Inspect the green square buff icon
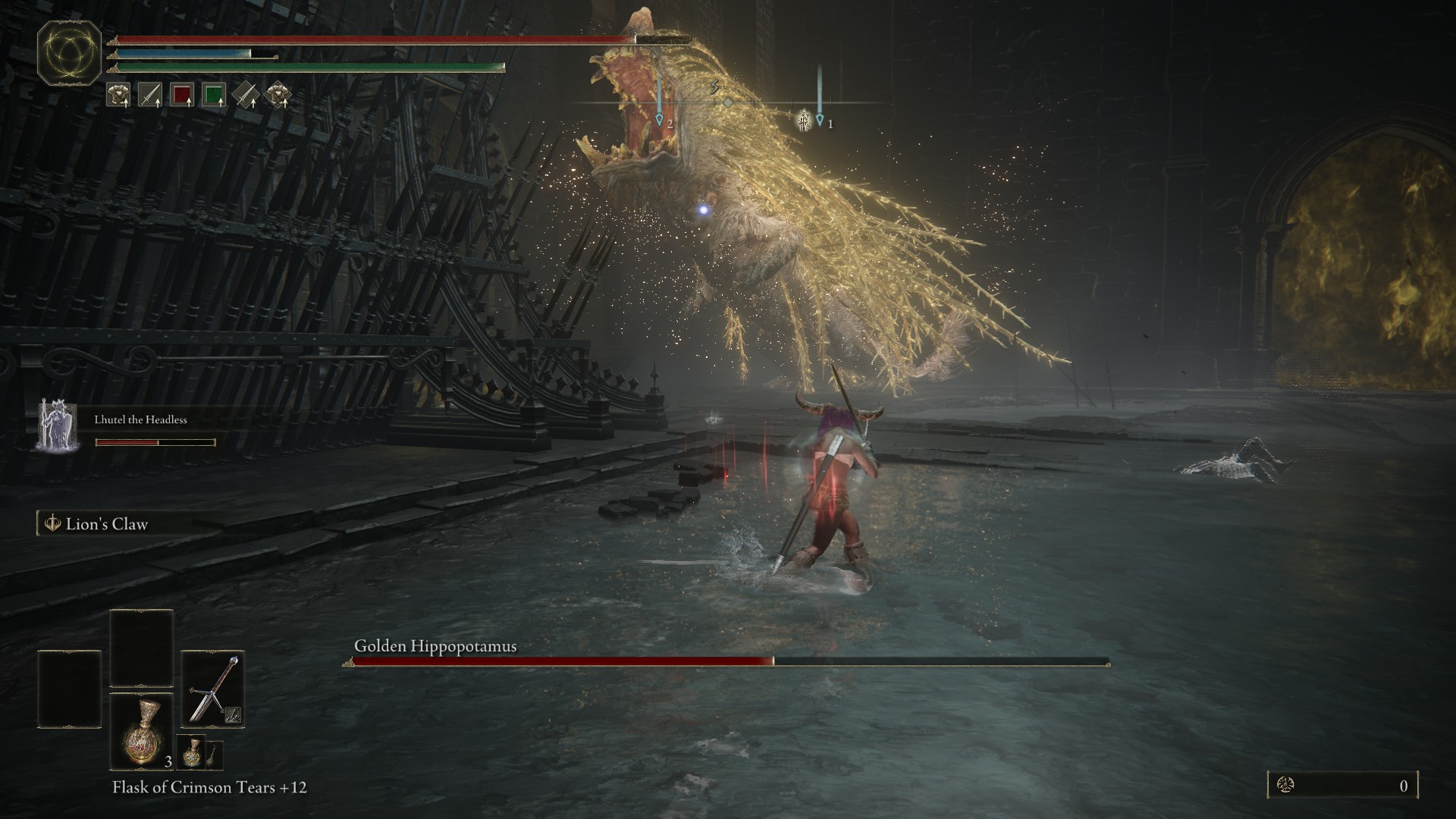This screenshot has height=819, width=1456. click(x=214, y=95)
